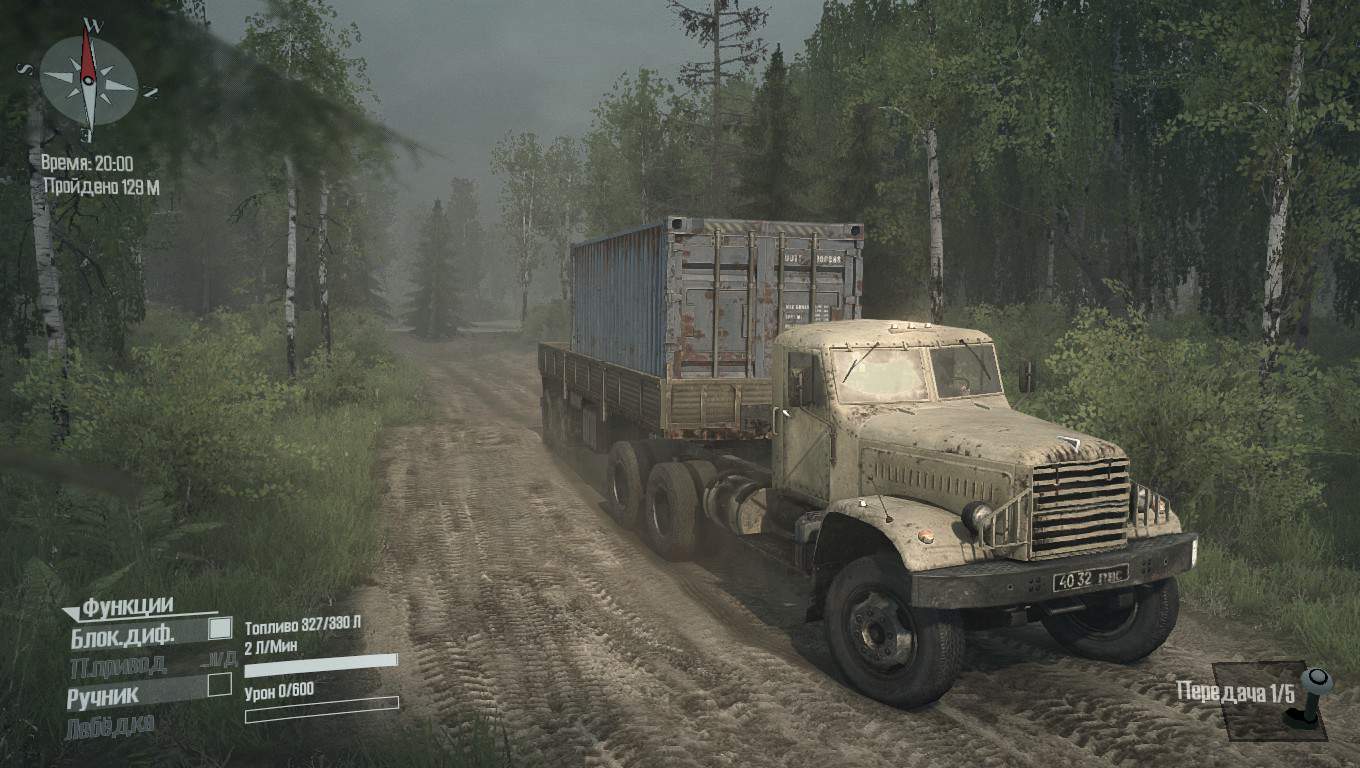The height and width of the screenshot is (768, 1360).
Task: Open the Функции functions panel header
Action: click(127, 605)
